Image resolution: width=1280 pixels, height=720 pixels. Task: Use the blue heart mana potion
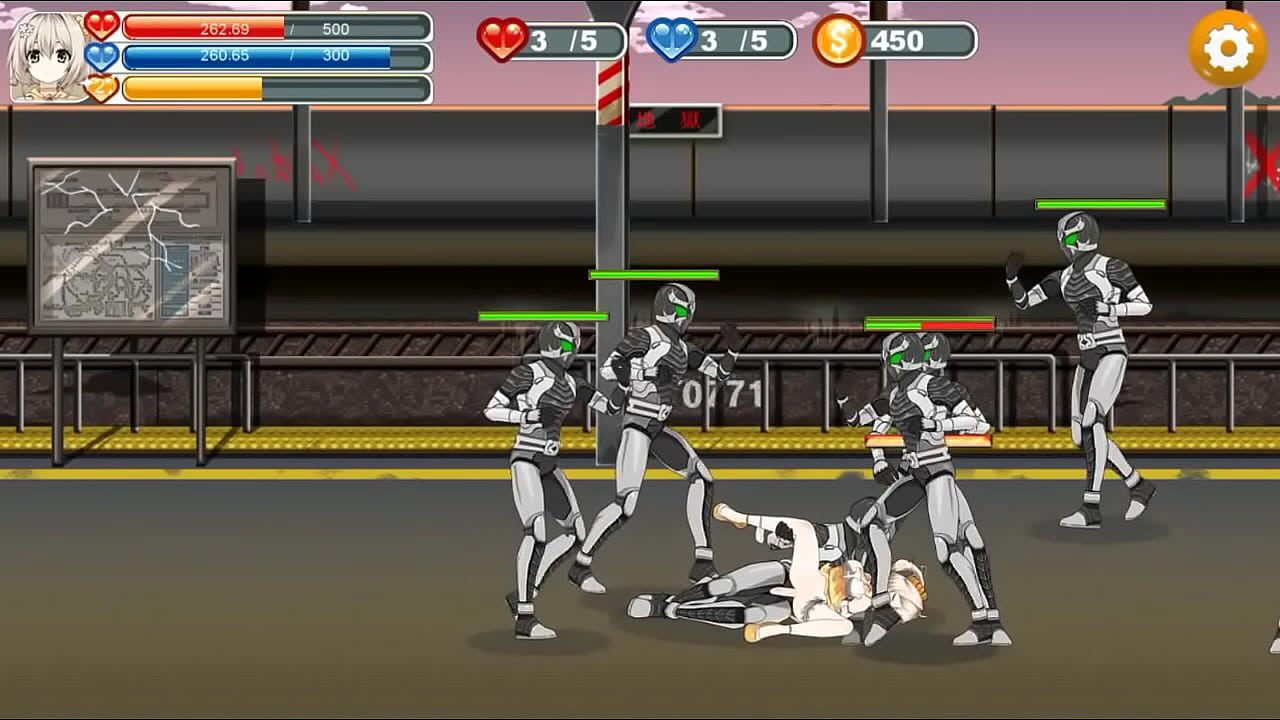pos(672,40)
